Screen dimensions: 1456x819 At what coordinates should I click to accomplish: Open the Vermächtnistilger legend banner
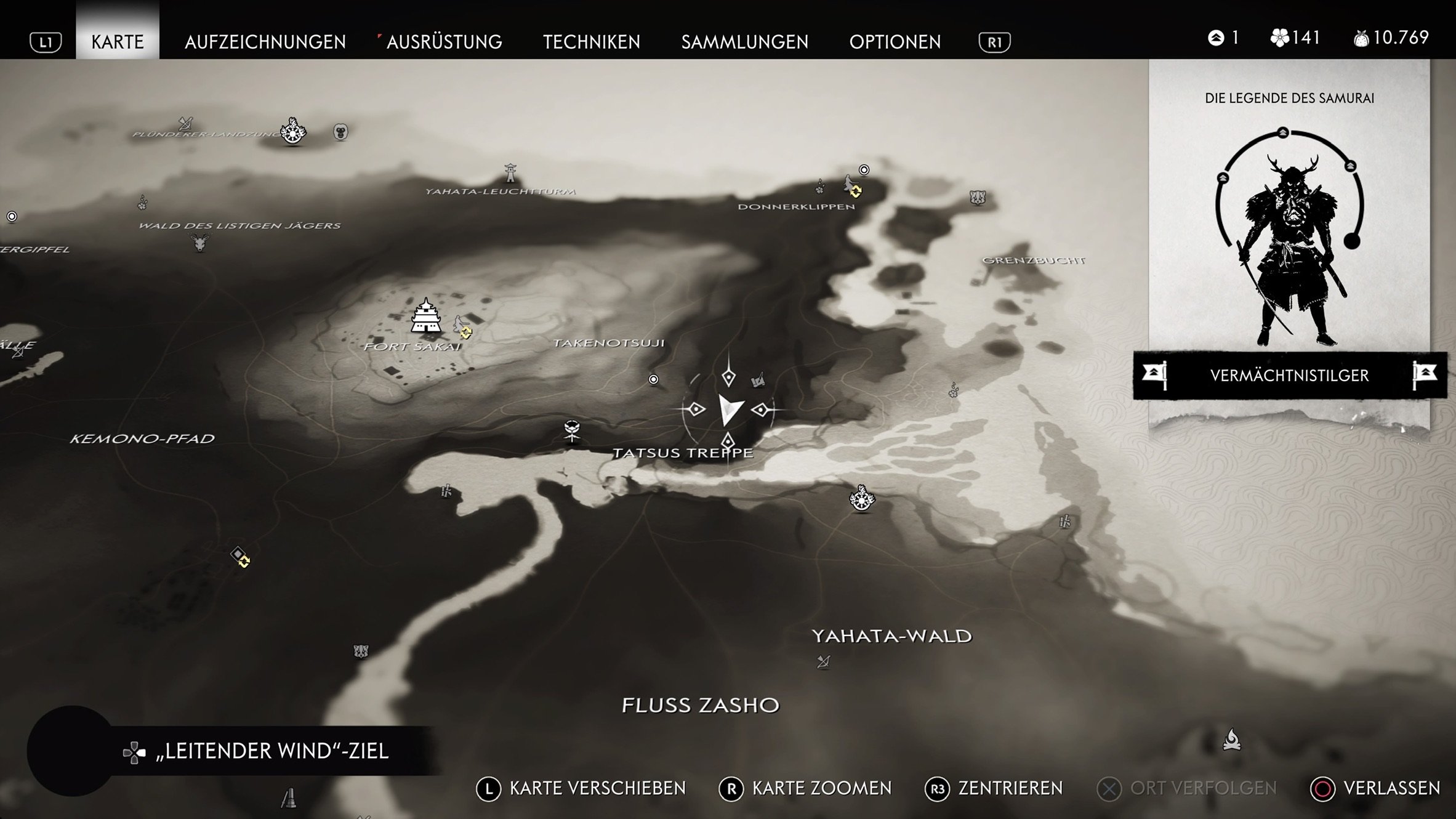tap(1289, 375)
